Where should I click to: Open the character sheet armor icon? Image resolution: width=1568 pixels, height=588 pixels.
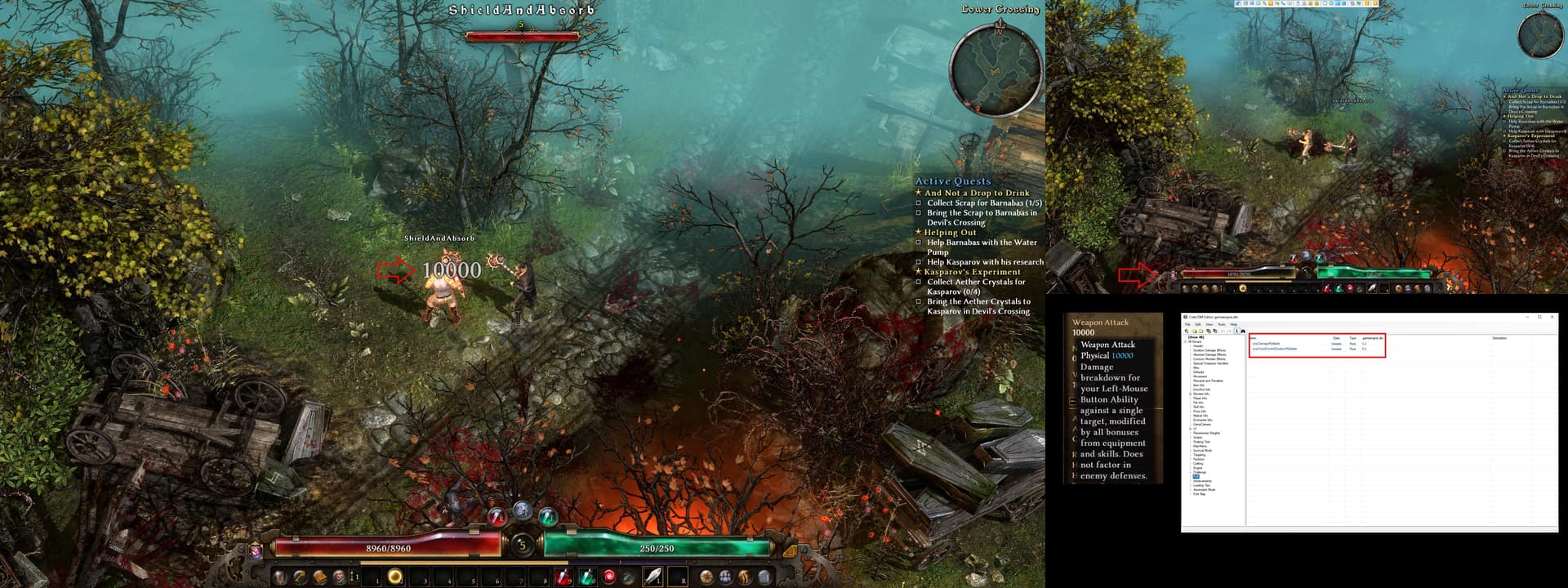[280, 577]
